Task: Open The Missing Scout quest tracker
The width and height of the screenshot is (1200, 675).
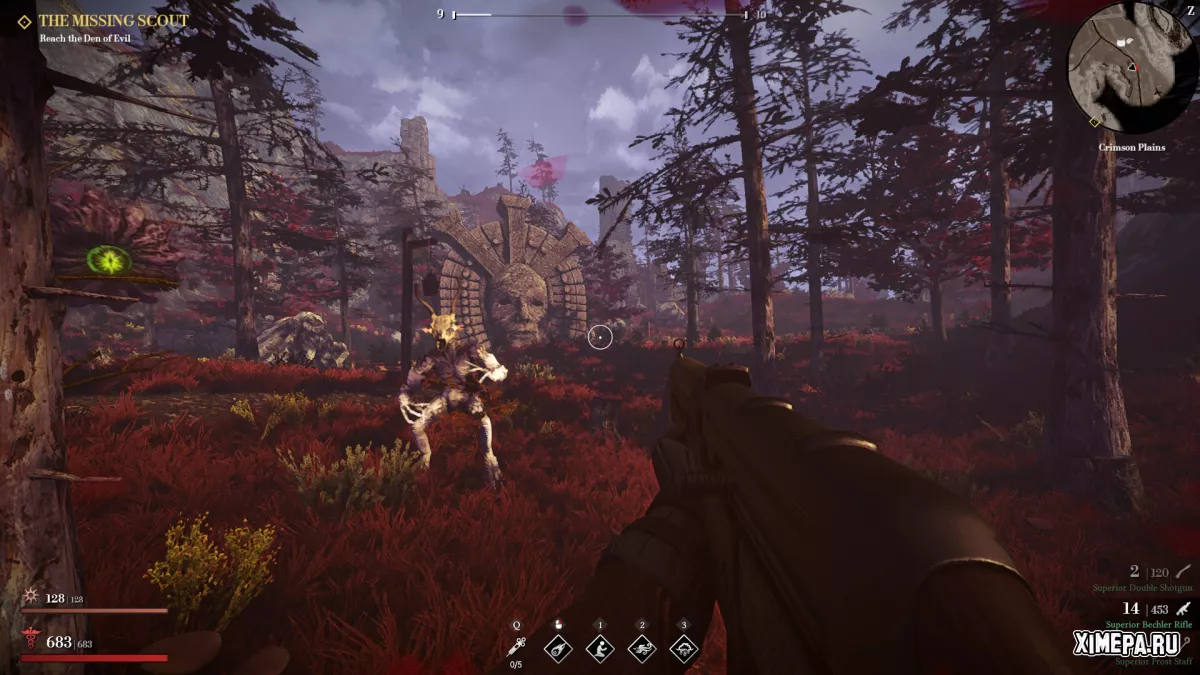Action: click(x=112, y=20)
